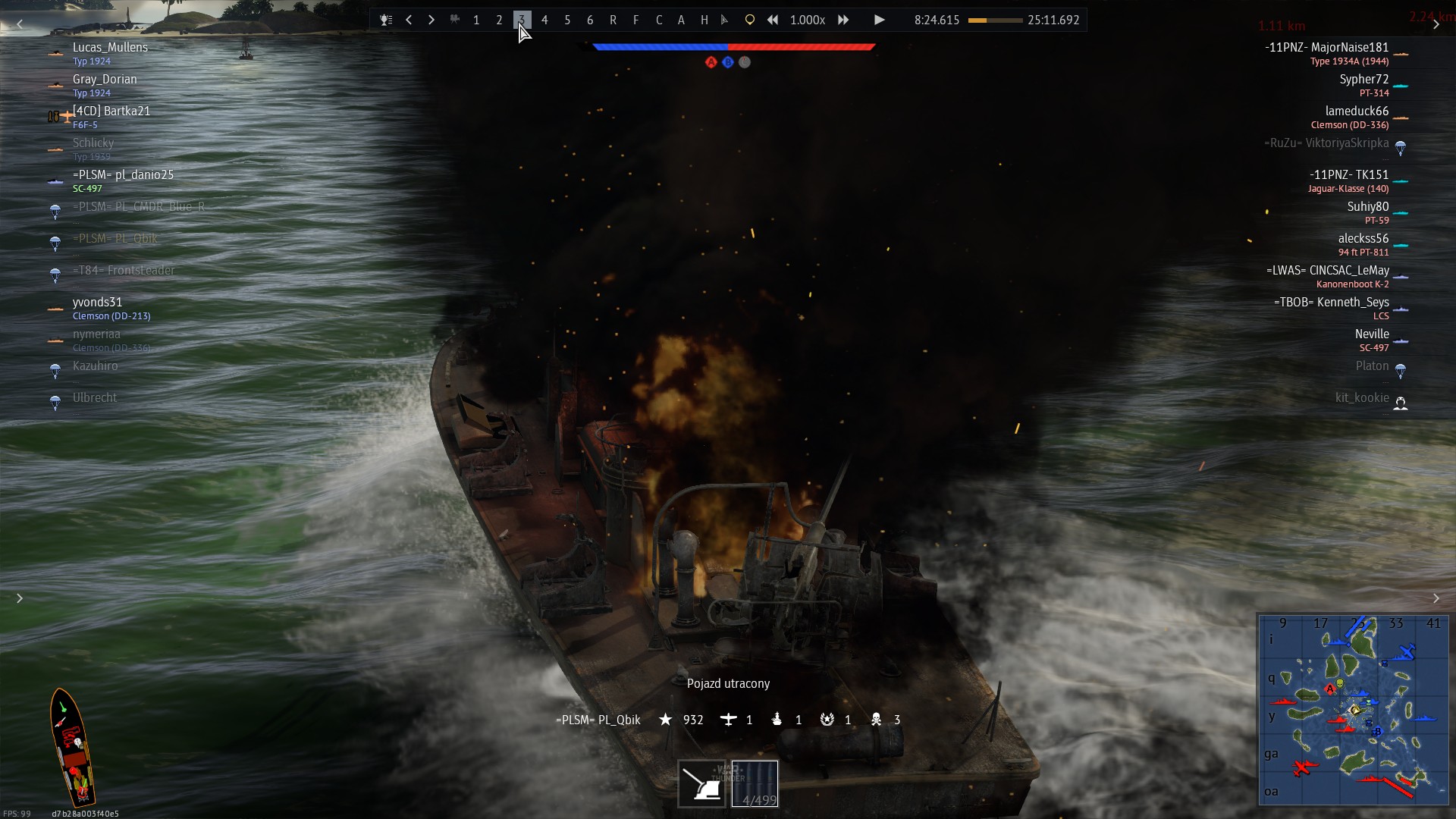
Task: View enemy player Neville's SC-497
Action: (x=1372, y=334)
